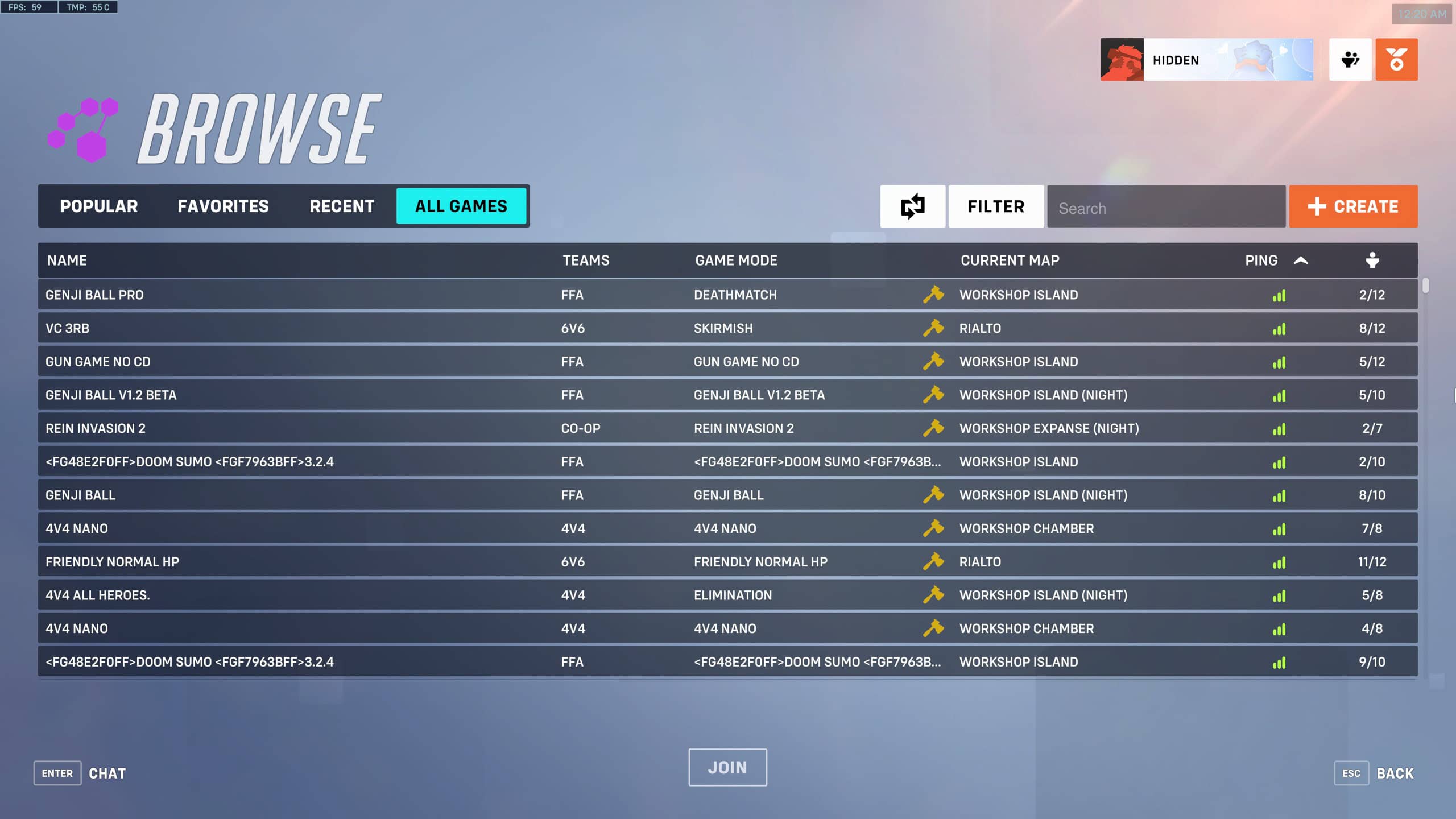Click the JOIN button
Image resolution: width=1456 pixels, height=819 pixels.
pyautogui.click(x=727, y=767)
